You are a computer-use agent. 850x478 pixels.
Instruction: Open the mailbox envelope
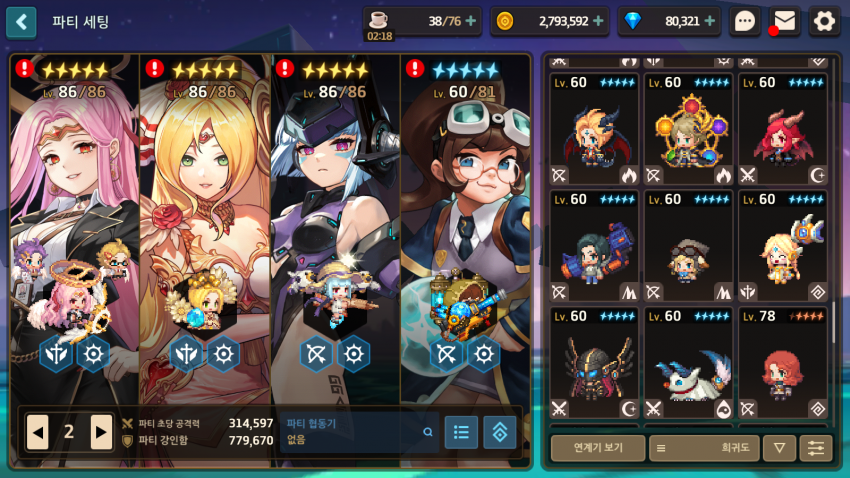(785, 21)
